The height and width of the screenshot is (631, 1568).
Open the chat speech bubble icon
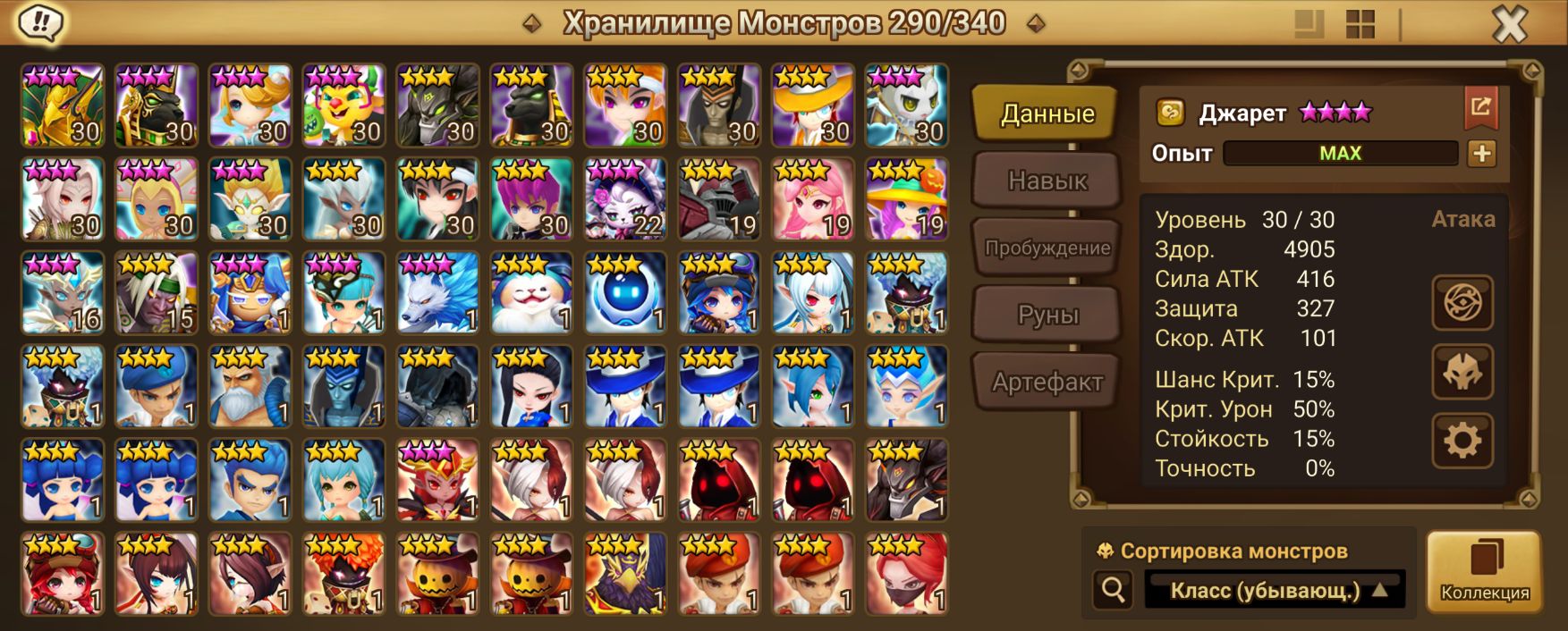[40, 22]
